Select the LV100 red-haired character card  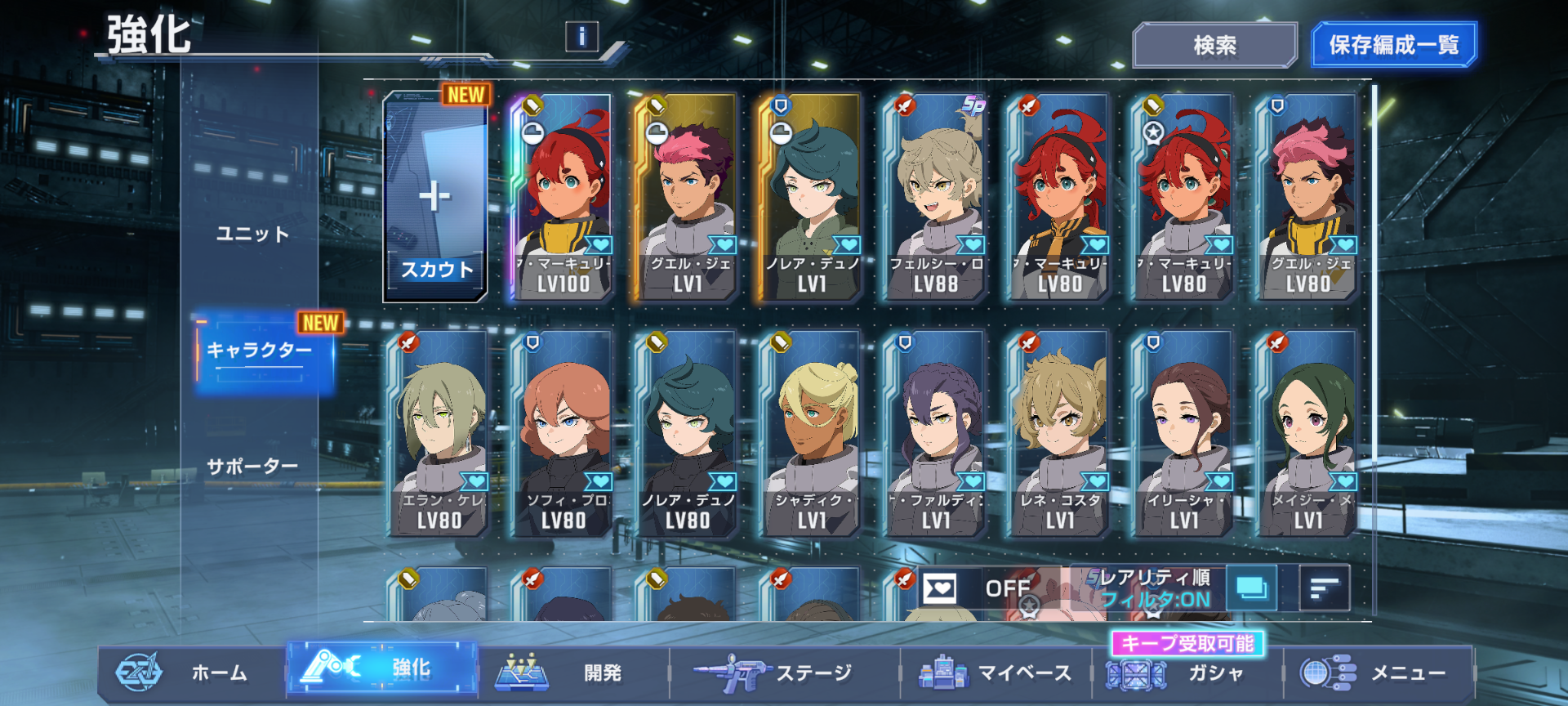(562, 198)
